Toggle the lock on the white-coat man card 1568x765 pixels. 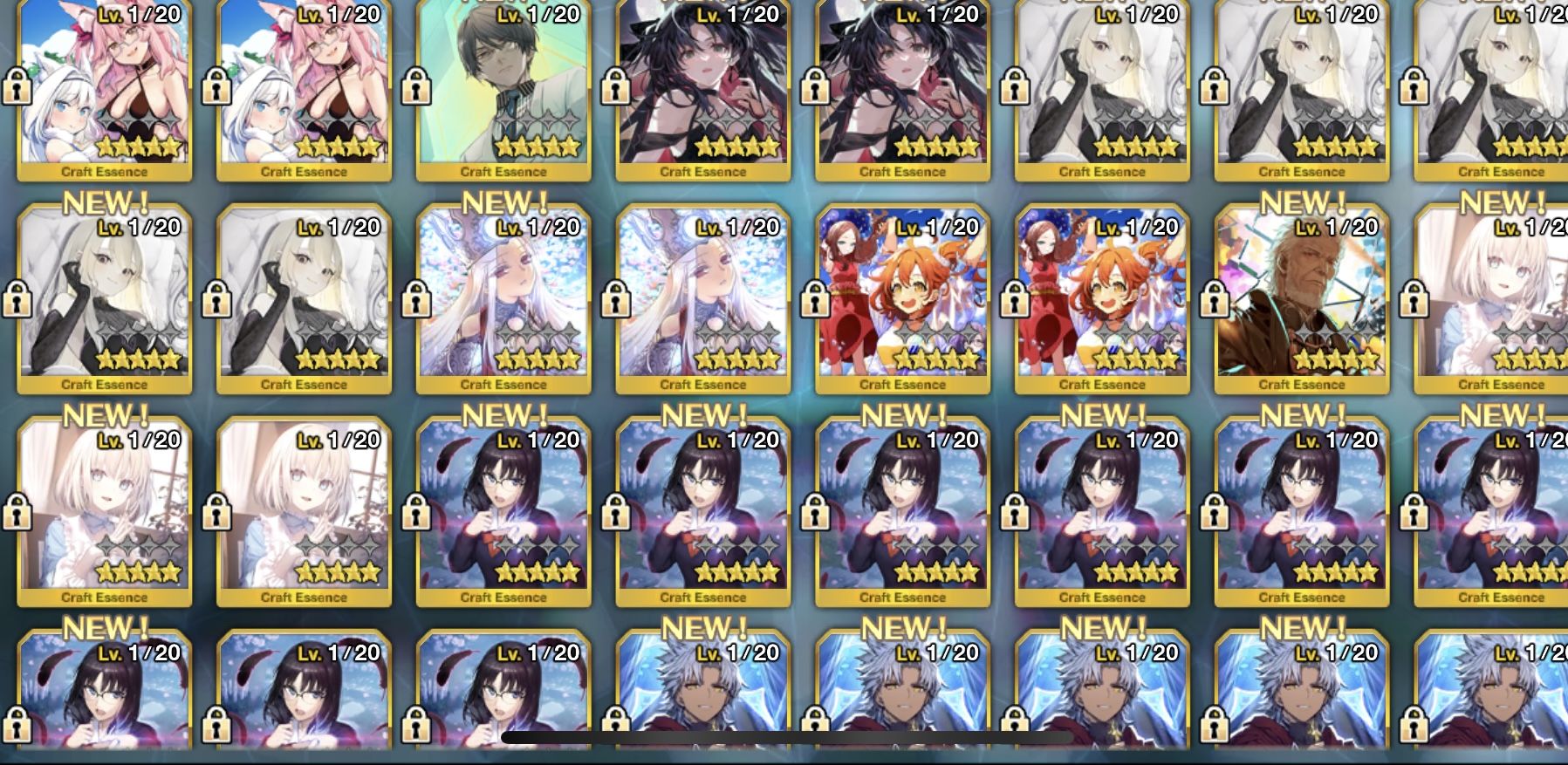click(x=415, y=87)
